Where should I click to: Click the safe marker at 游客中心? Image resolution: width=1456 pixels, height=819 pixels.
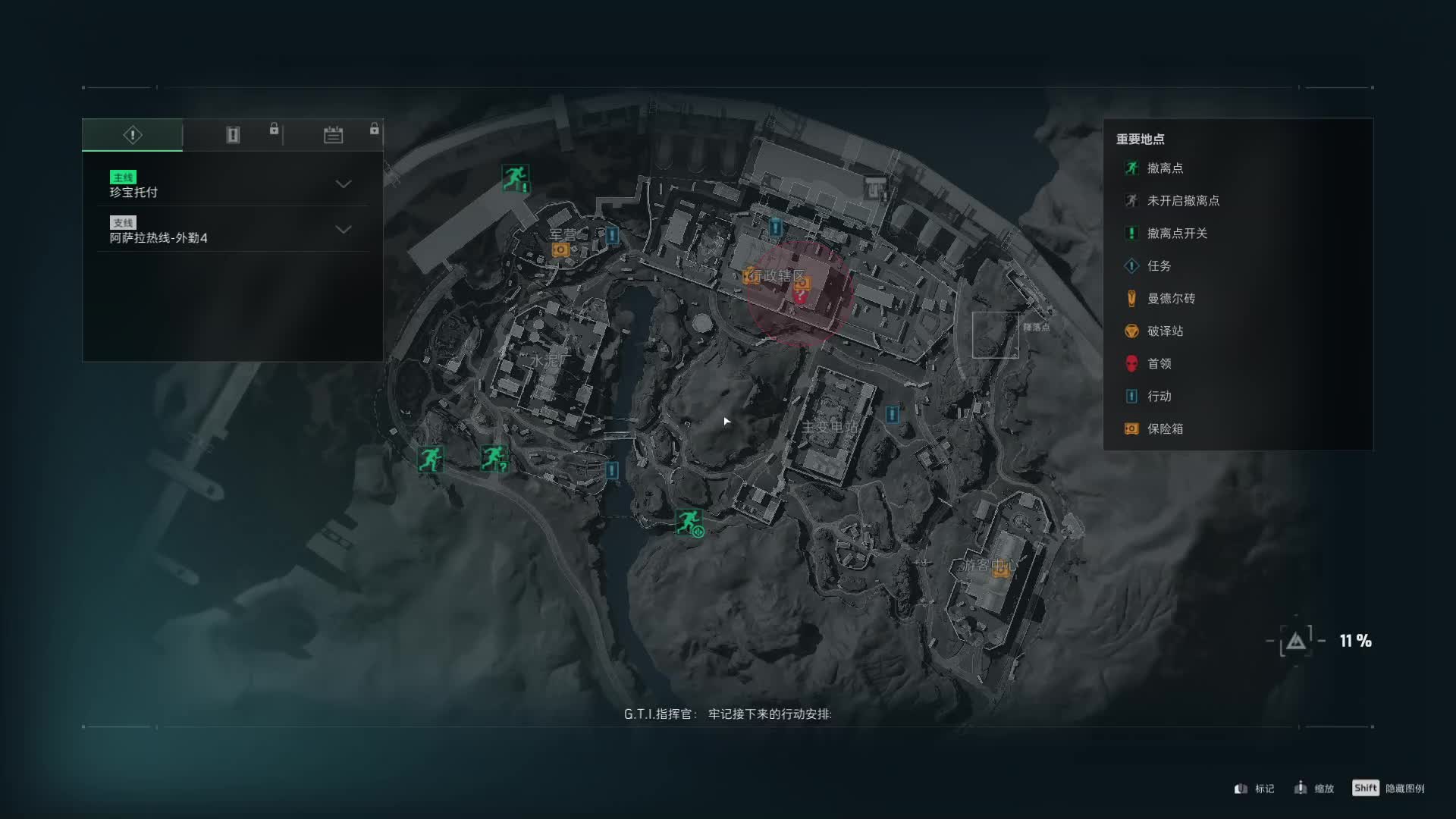click(1001, 570)
